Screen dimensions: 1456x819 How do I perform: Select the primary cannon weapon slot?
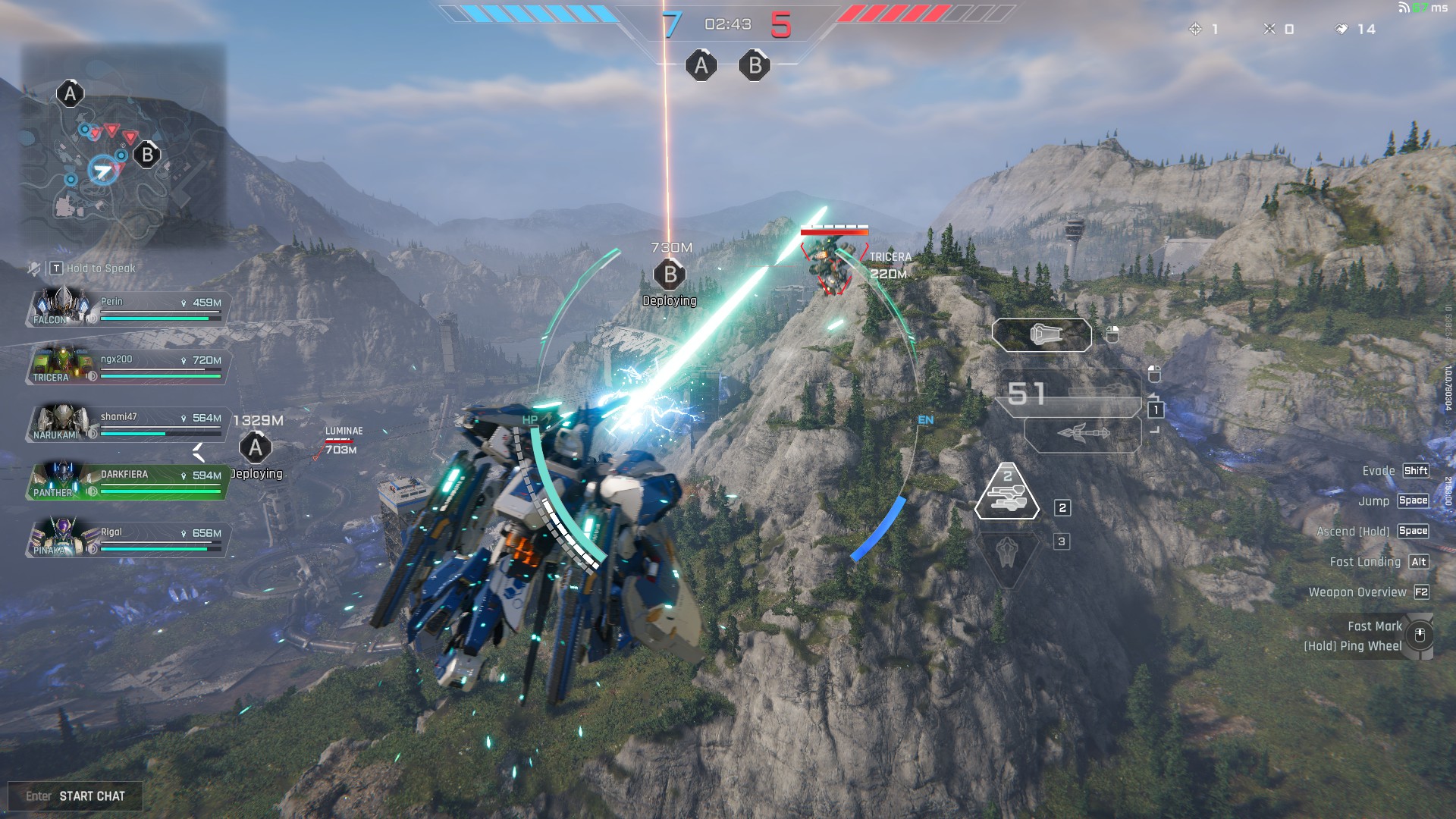pos(1041,334)
